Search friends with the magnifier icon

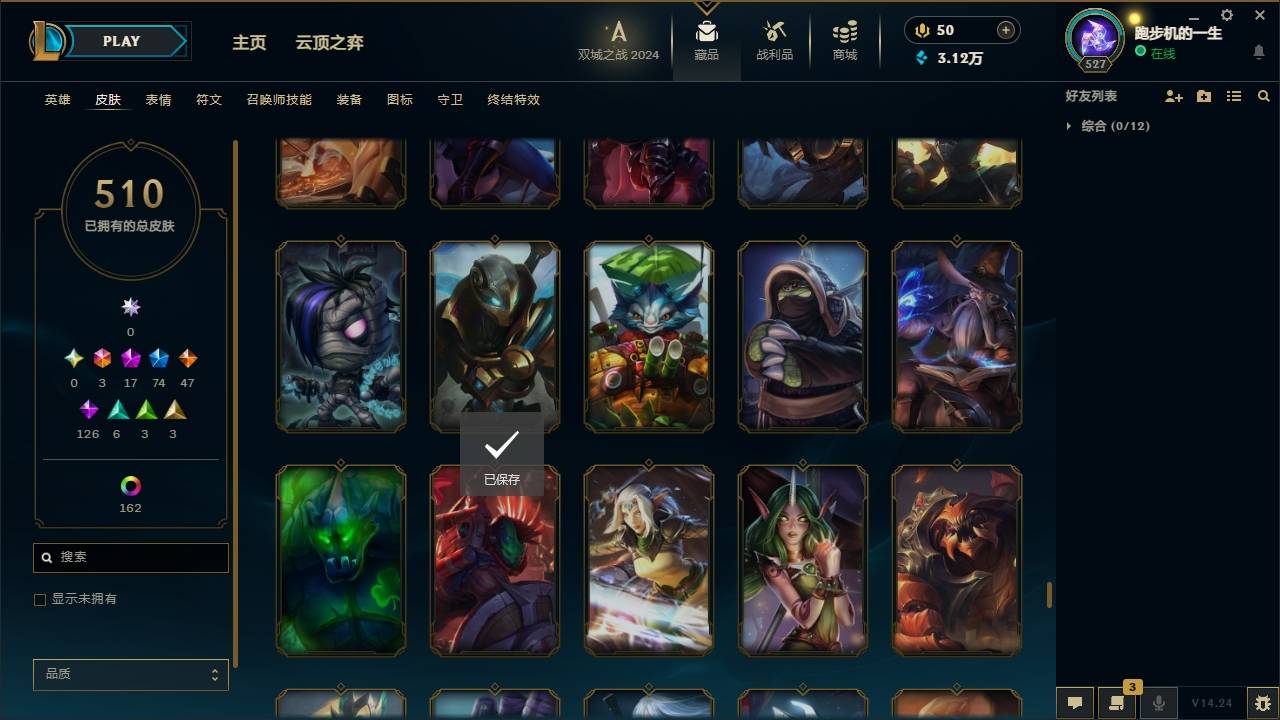(x=1263, y=96)
